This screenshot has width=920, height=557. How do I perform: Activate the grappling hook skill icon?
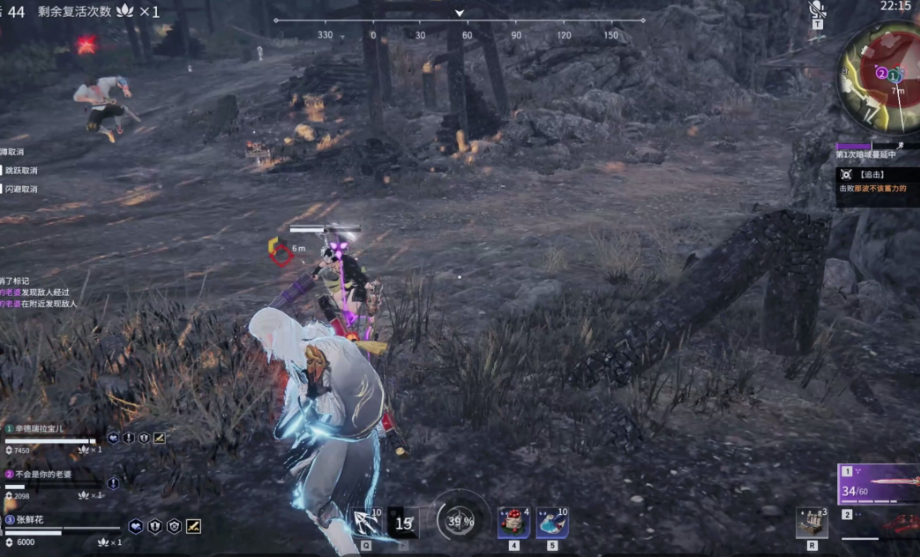point(367,522)
